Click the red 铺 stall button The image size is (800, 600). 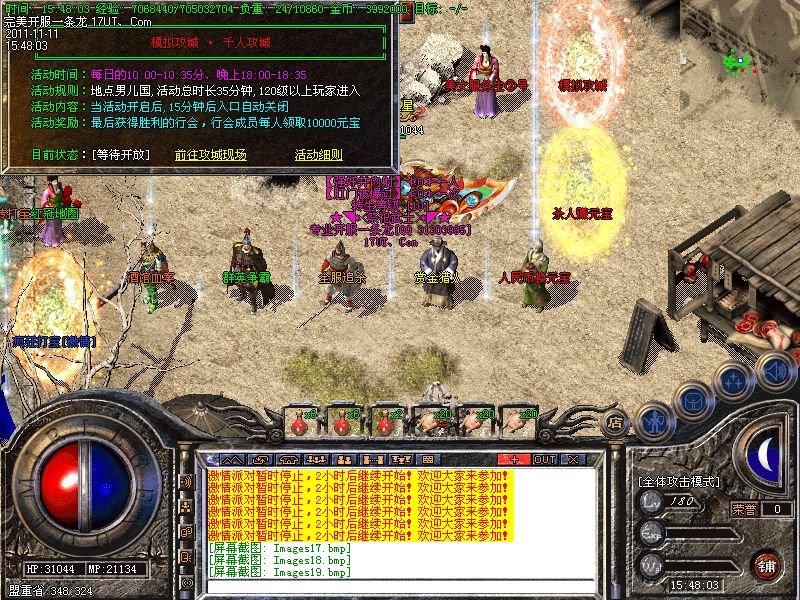point(766,565)
